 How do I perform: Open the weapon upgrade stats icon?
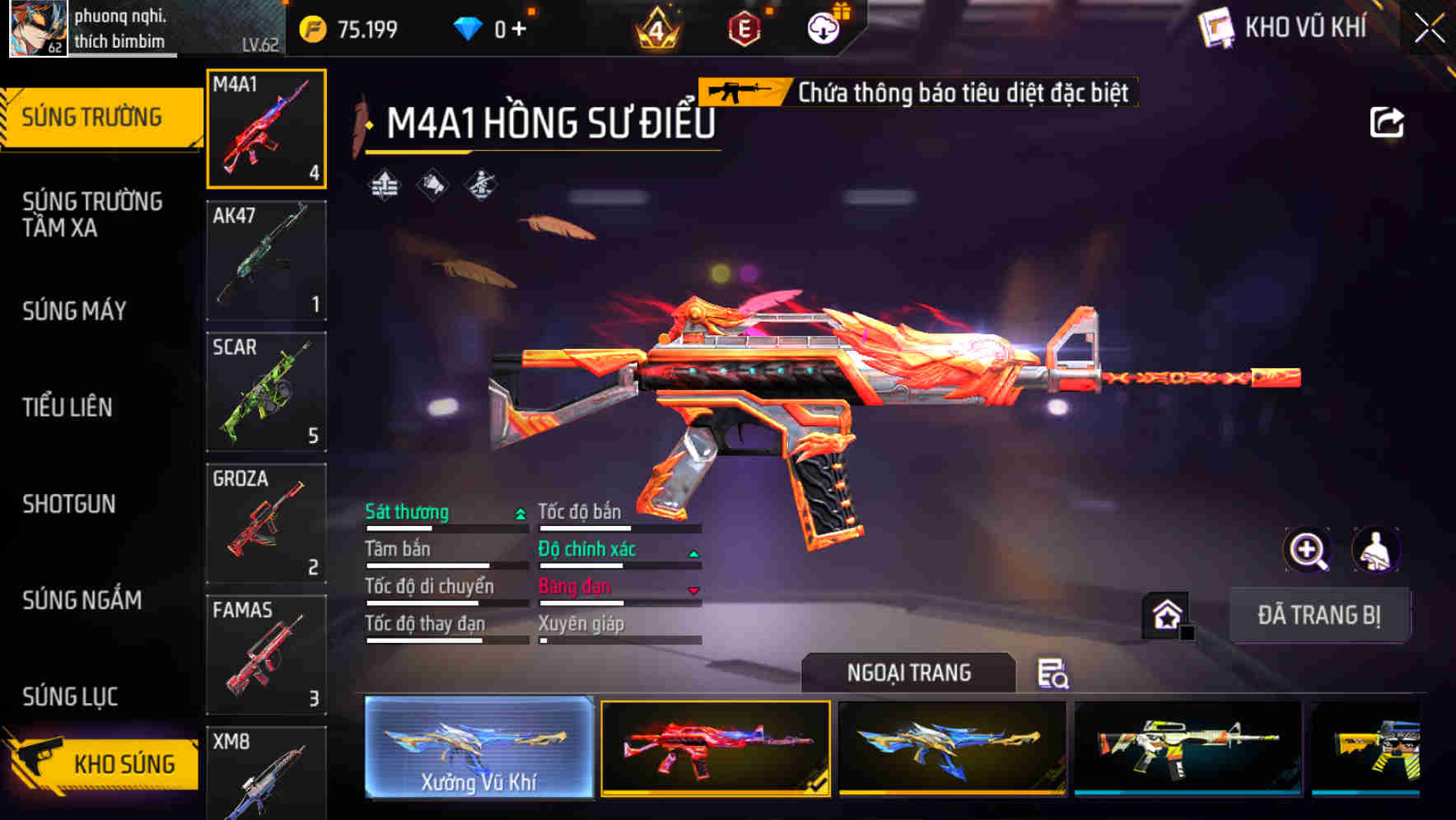coord(384,185)
